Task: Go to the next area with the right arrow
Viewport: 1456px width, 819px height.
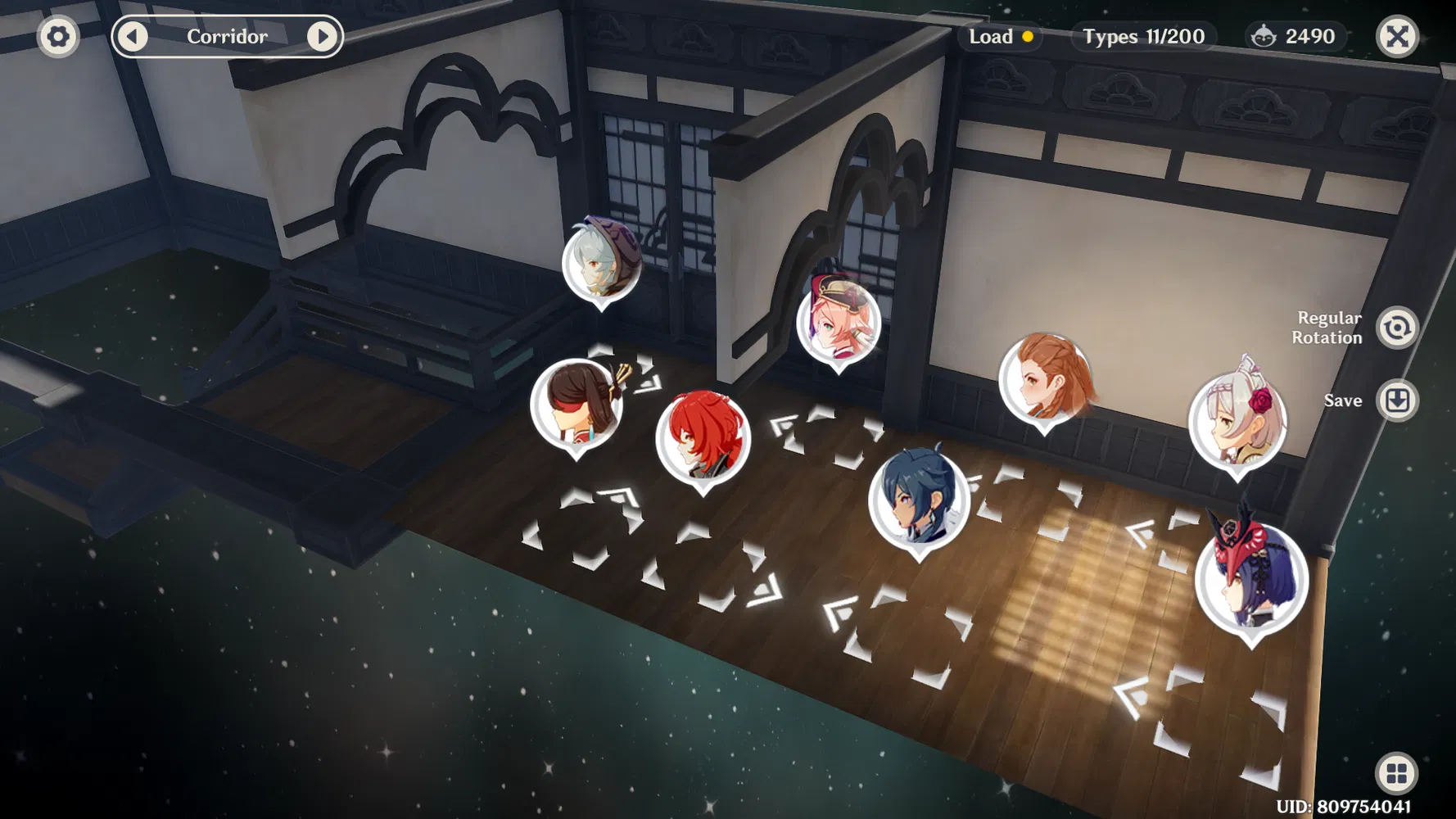Action: pos(324,36)
